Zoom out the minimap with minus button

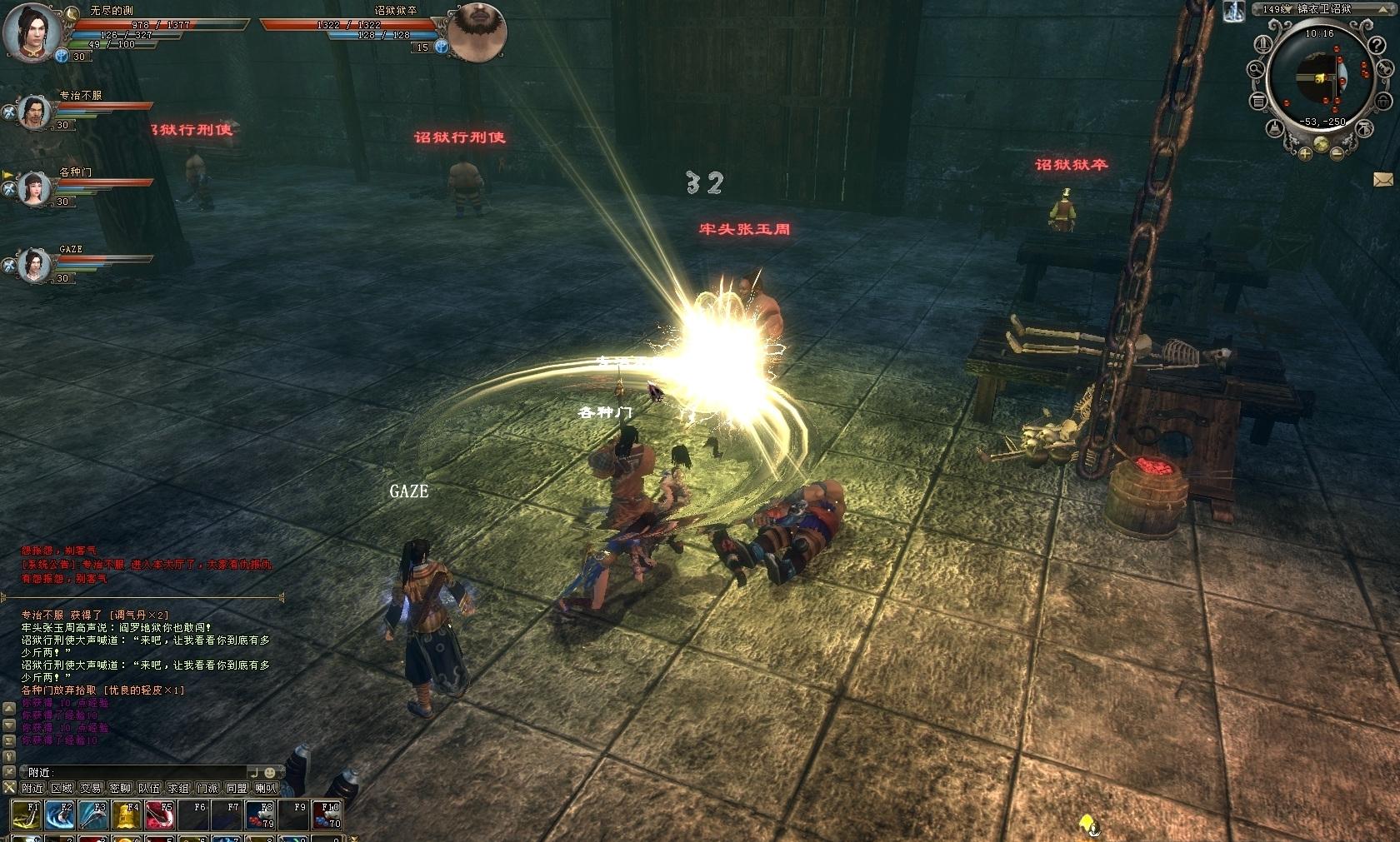click(x=1337, y=152)
